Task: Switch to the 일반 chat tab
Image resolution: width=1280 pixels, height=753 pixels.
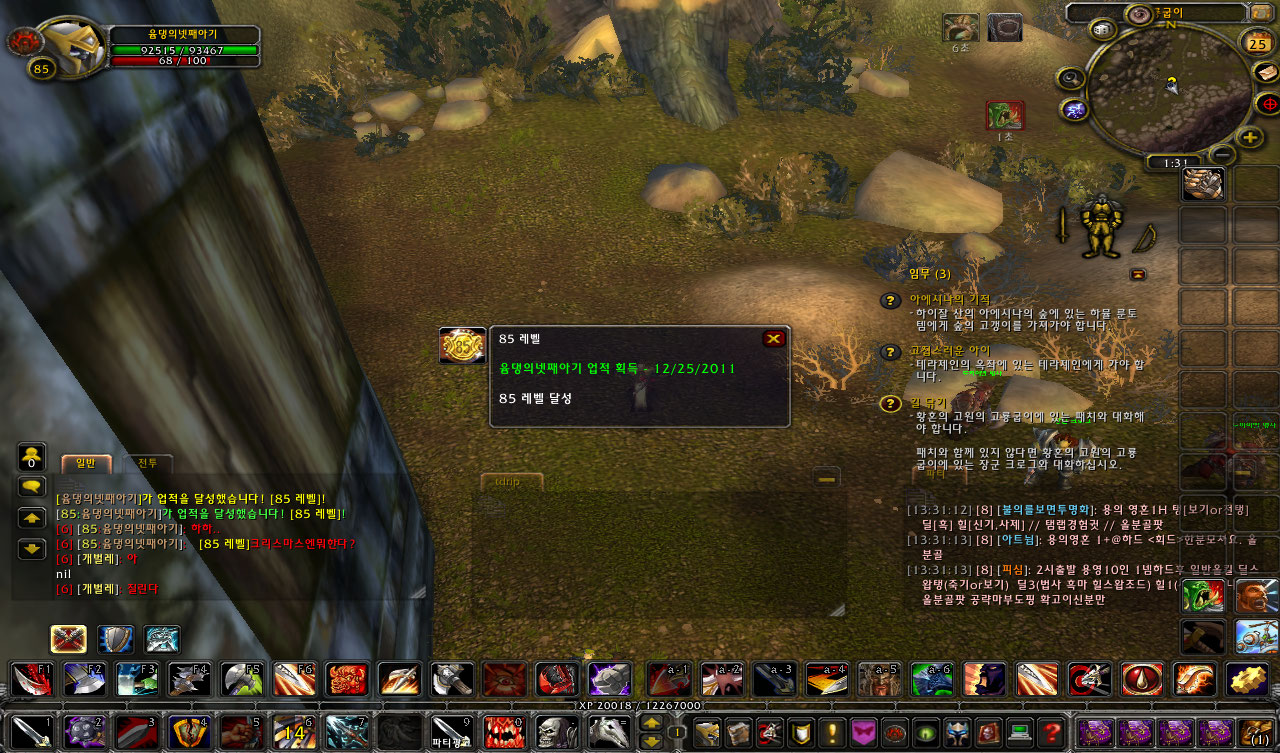Action: point(86,463)
